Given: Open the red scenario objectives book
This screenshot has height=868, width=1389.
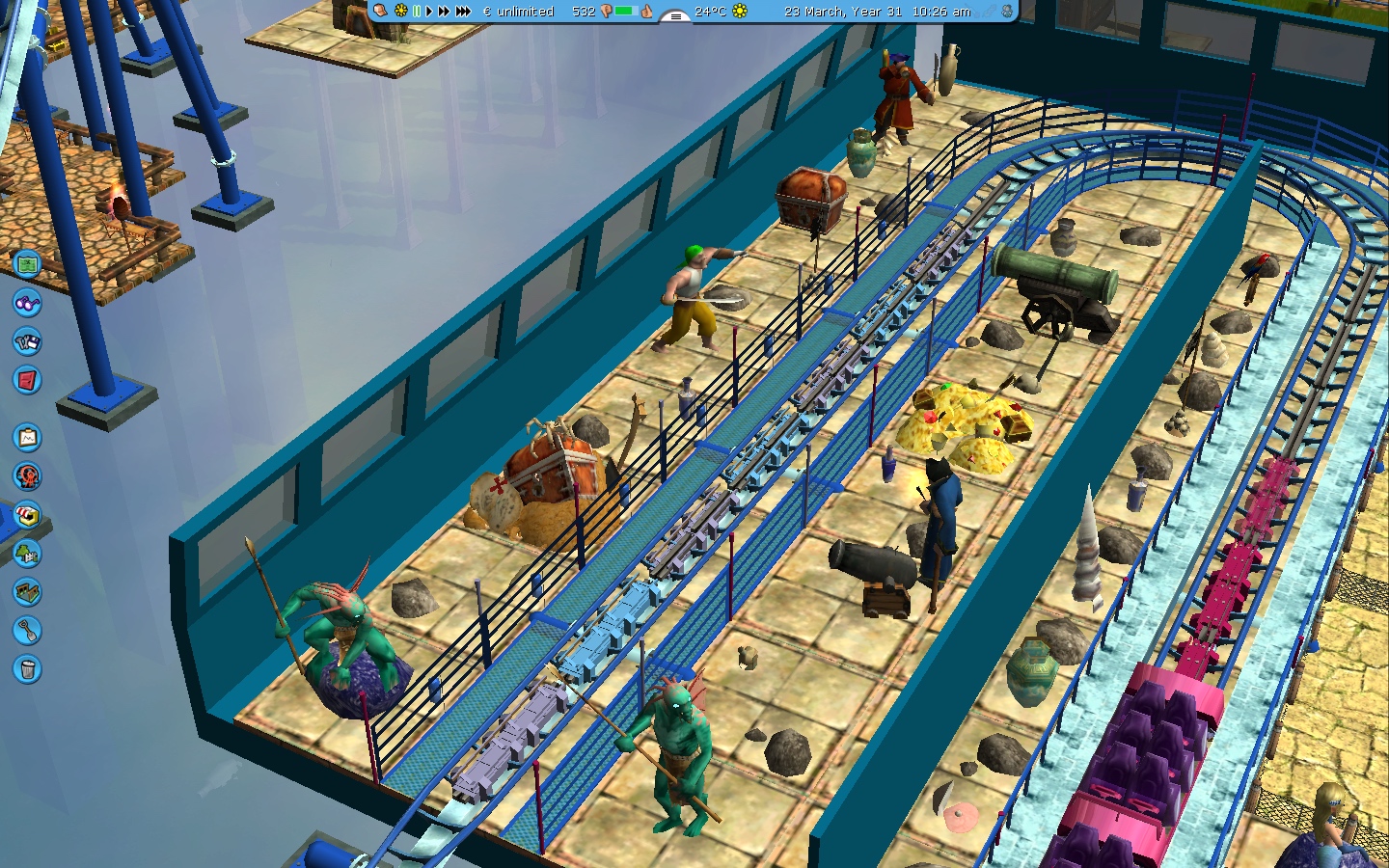Looking at the screenshot, I should [27, 380].
